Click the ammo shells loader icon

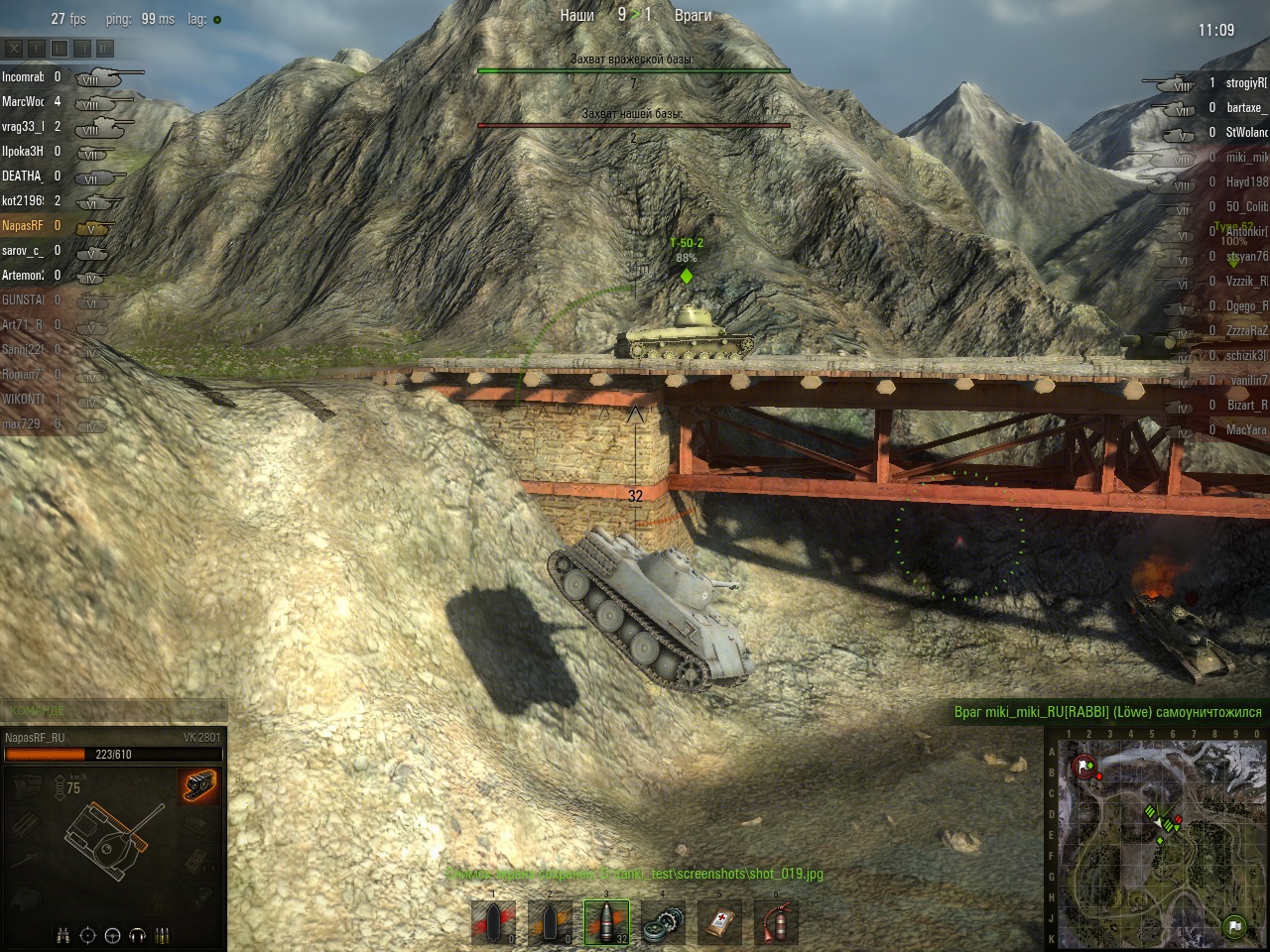click(162, 935)
